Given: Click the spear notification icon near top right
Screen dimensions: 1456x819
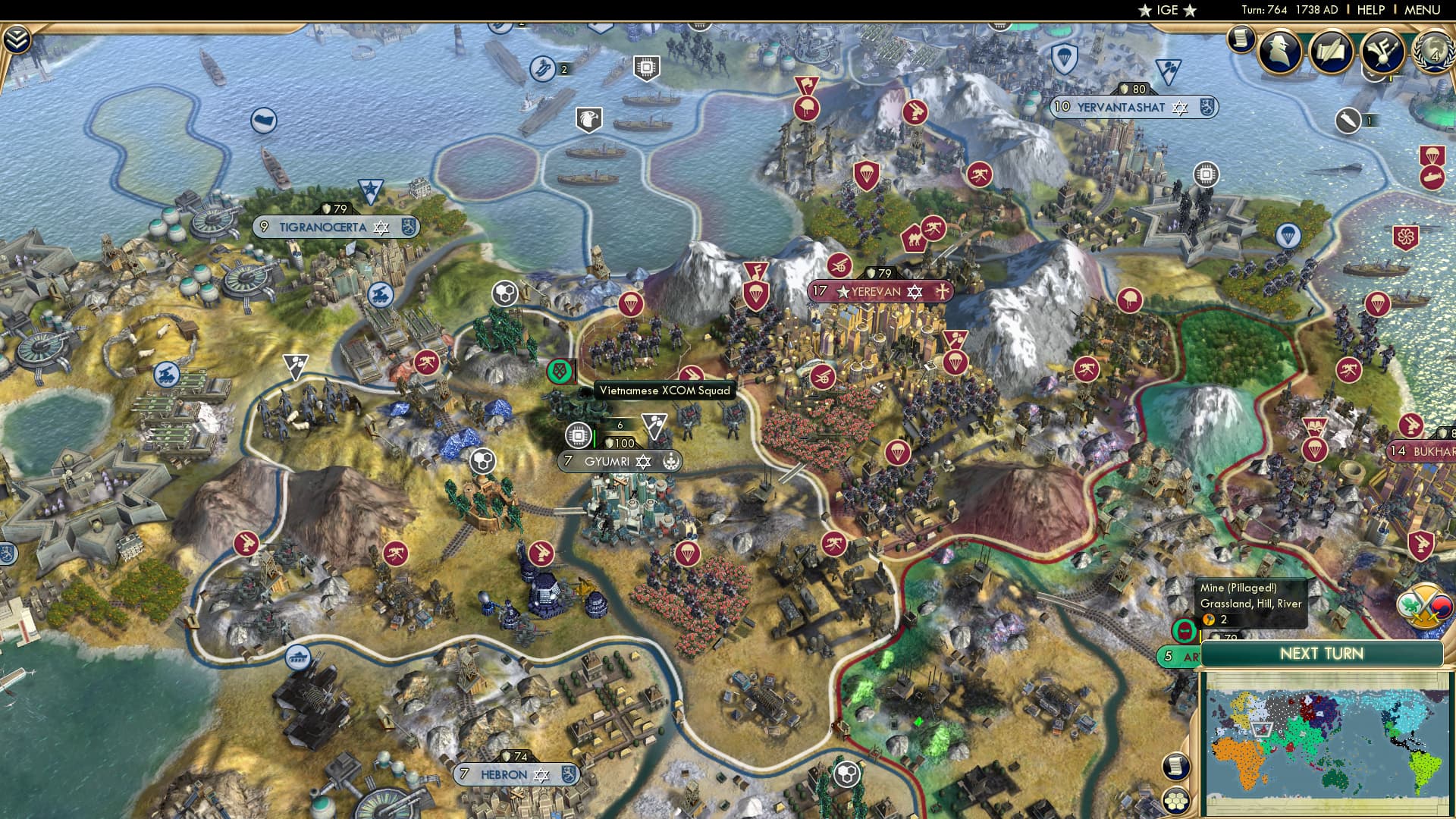Looking at the screenshot, I should coord(1347,121).
